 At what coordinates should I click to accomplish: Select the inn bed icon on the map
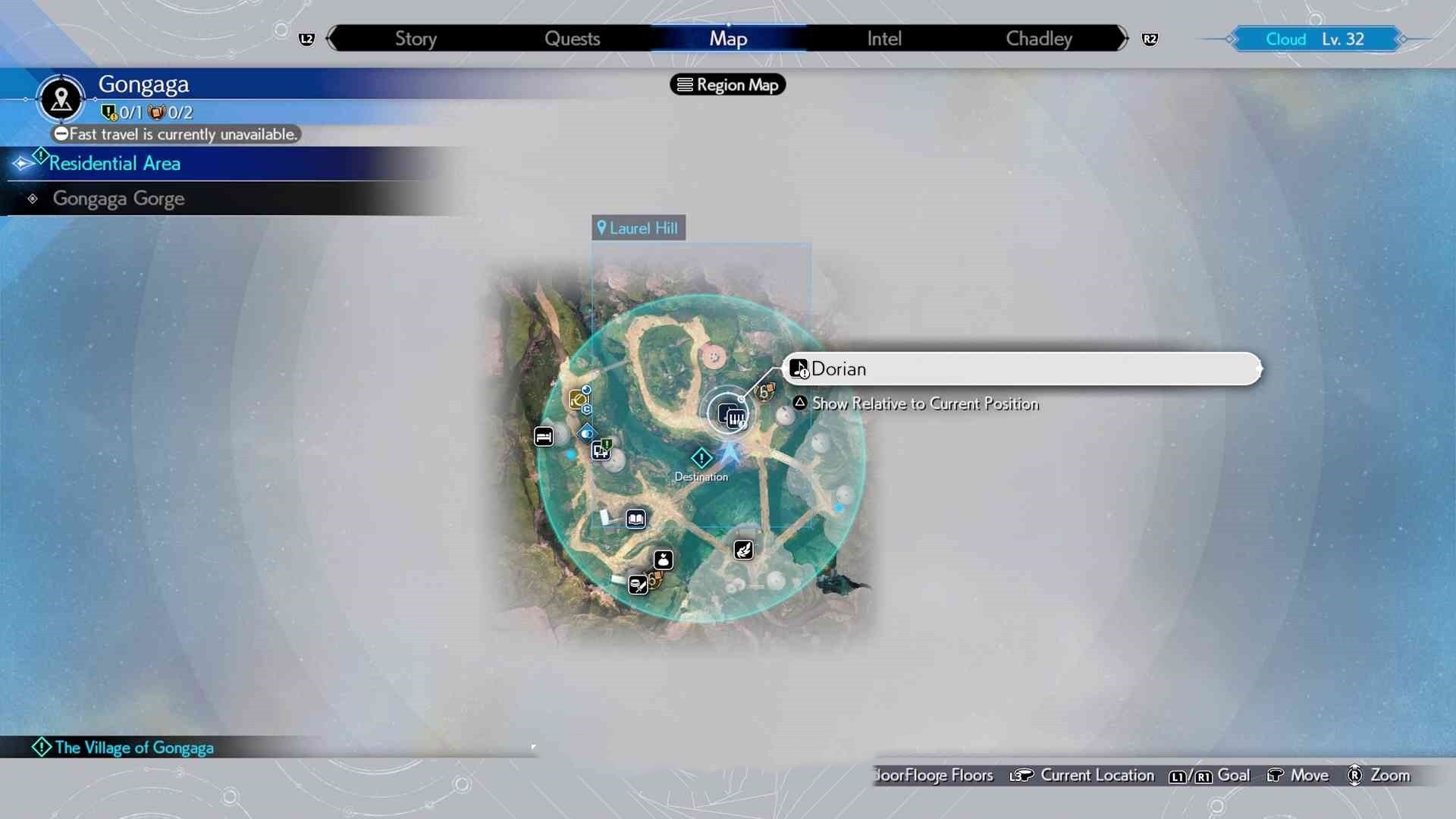click(x=544, y=437)
